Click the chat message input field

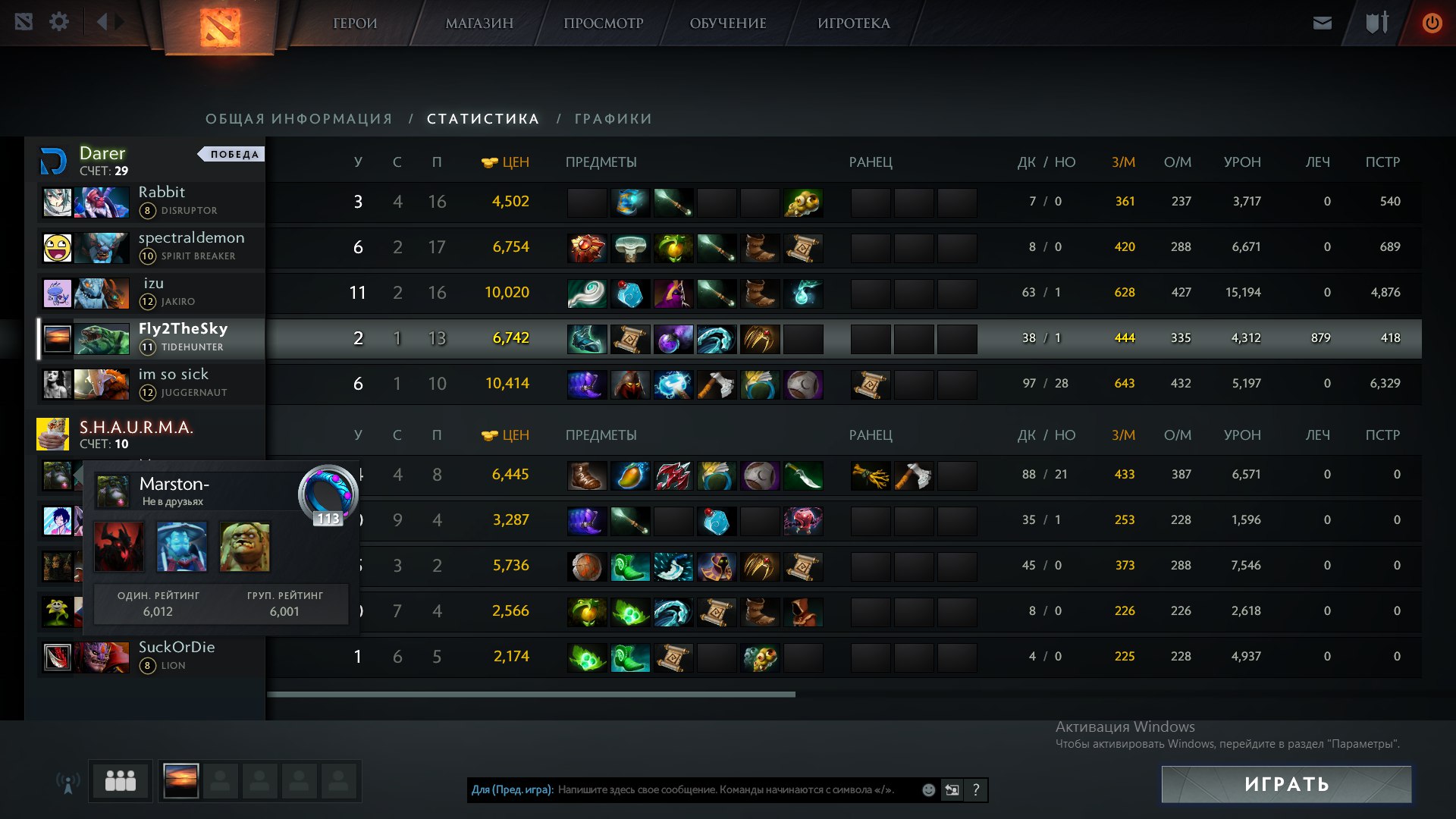click(x=728, y=790)
